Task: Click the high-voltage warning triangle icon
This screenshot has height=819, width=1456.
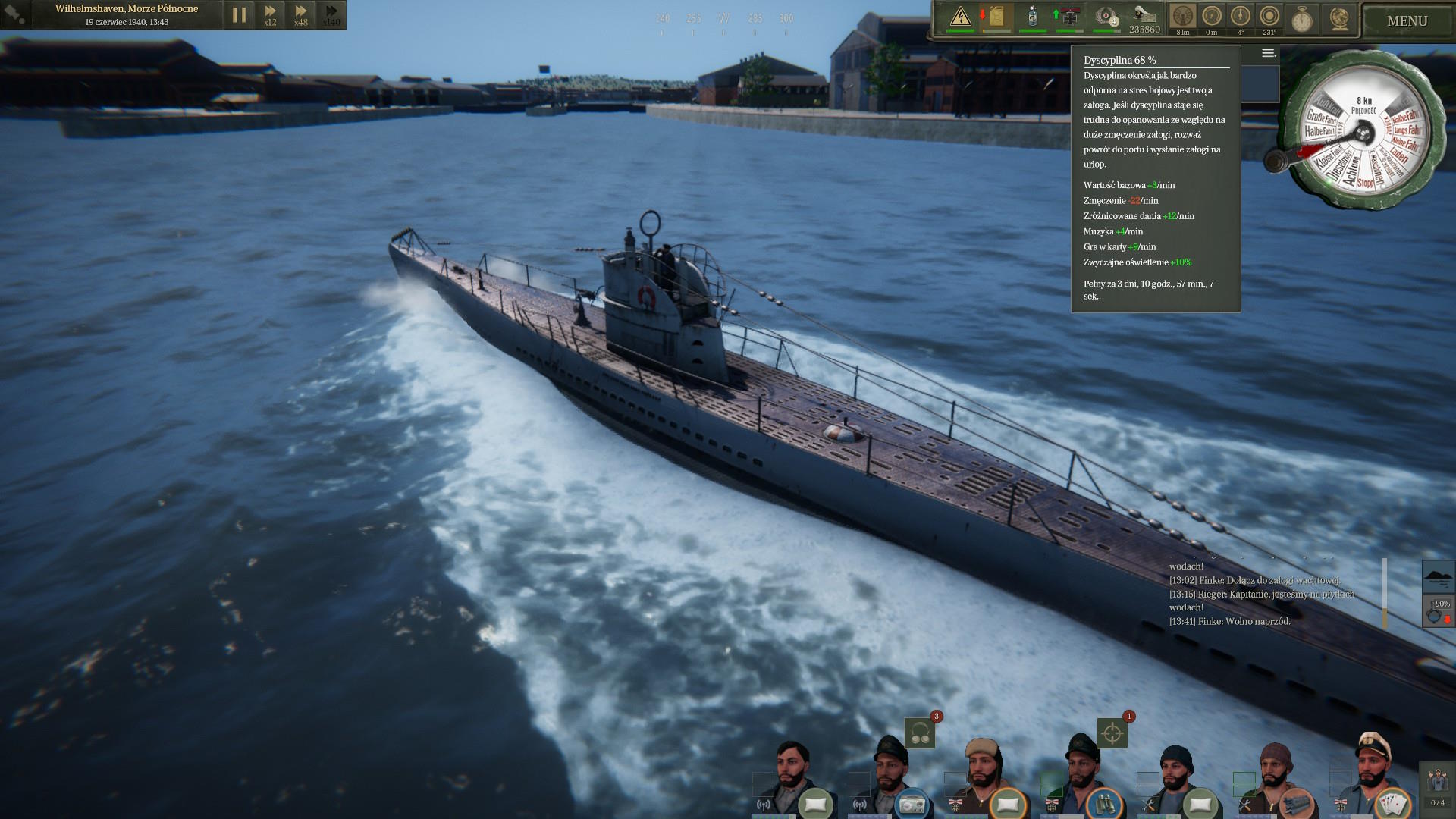Action: tap(960, 17)
